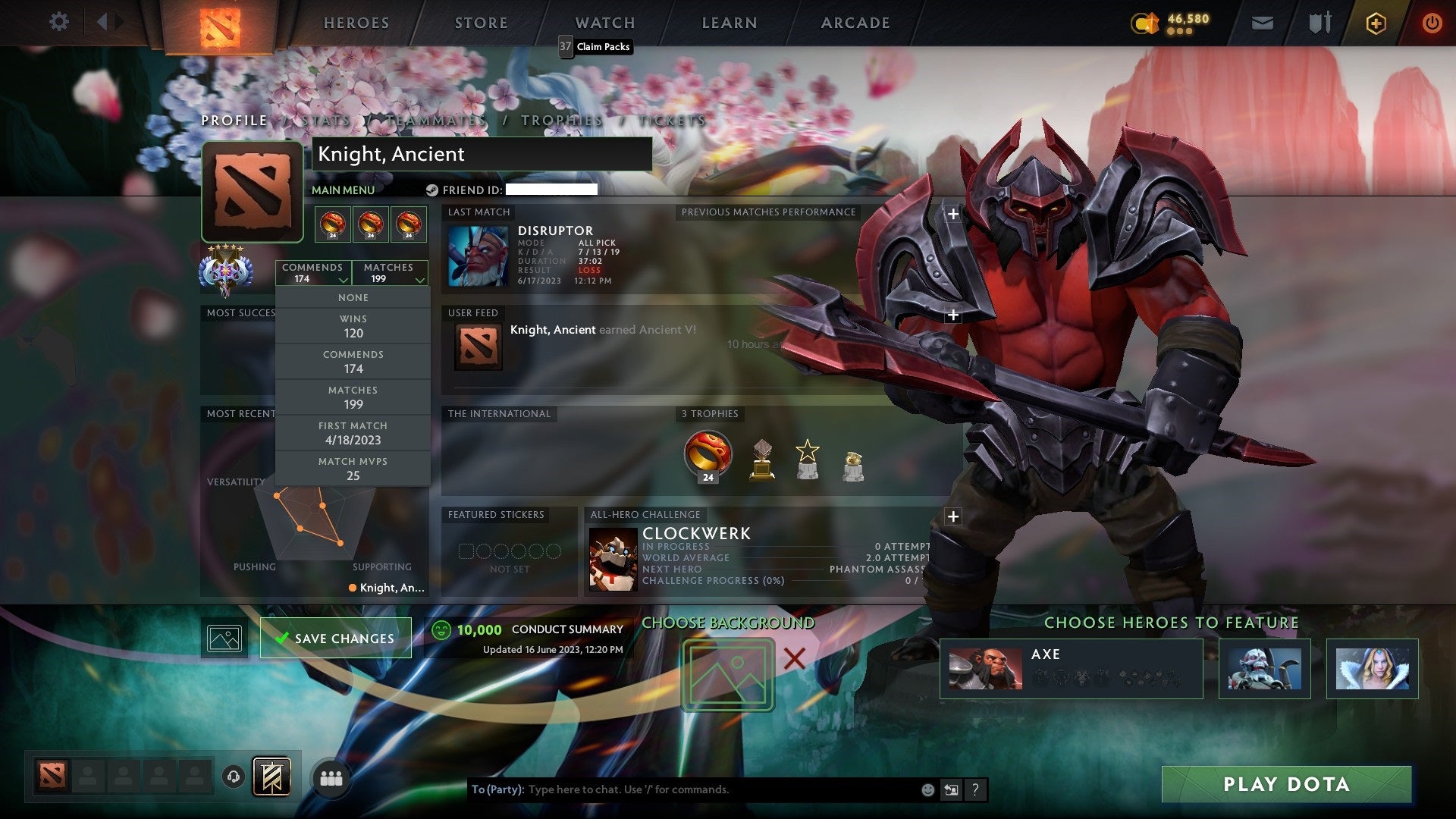
Task: Open the emoticon picker in chat bar
Action: pos(927,789)
